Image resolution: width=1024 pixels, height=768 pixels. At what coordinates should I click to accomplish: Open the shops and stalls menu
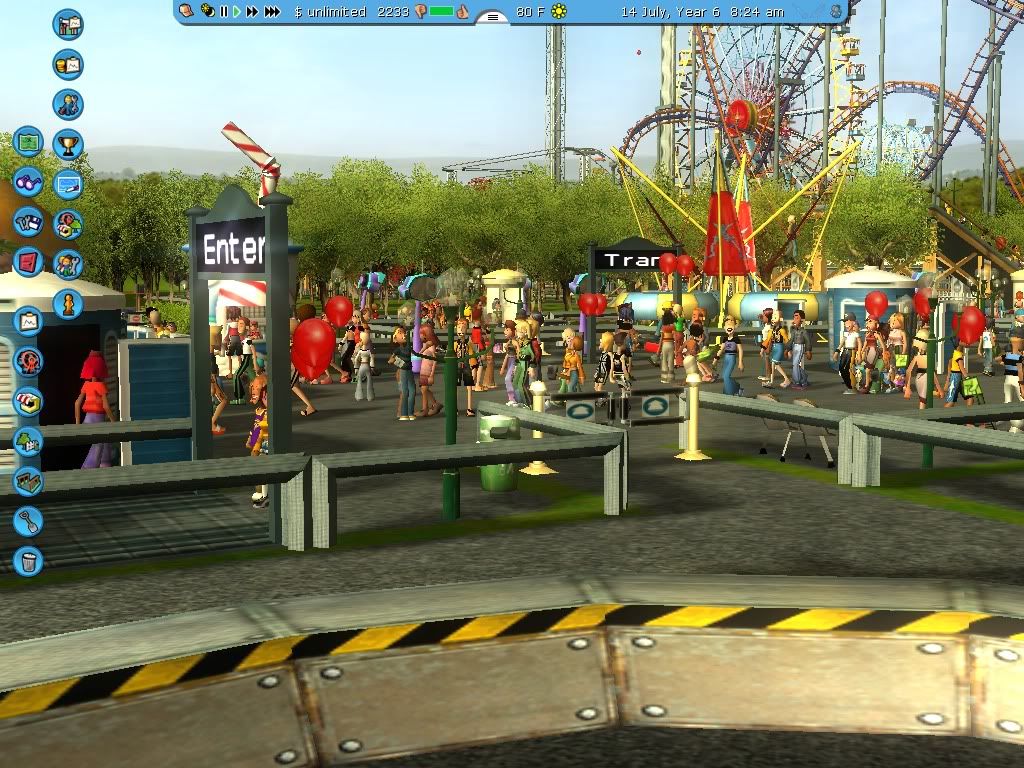pyautogui.click(x=28, y=401)
